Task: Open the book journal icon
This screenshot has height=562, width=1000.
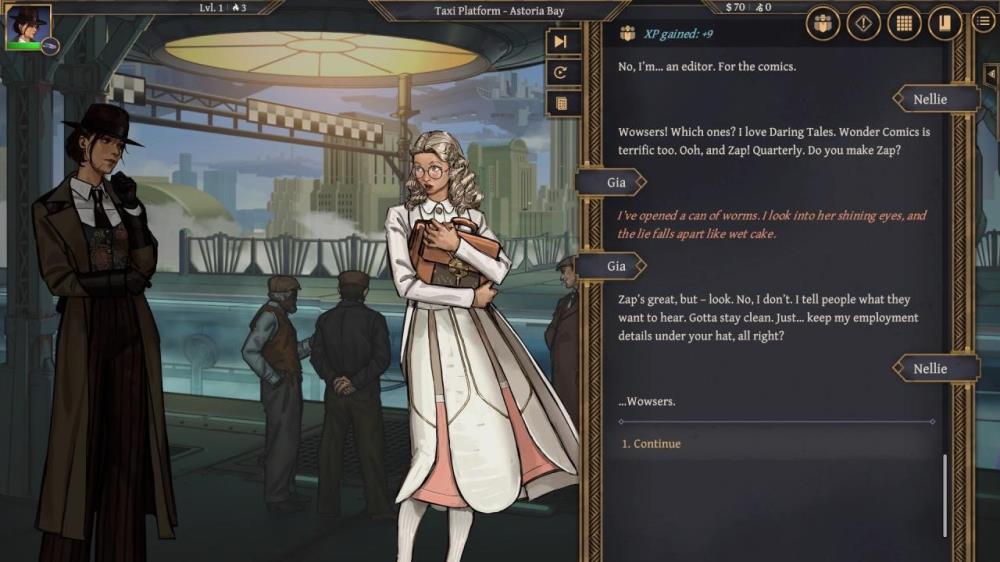Action: pos(944,24)
